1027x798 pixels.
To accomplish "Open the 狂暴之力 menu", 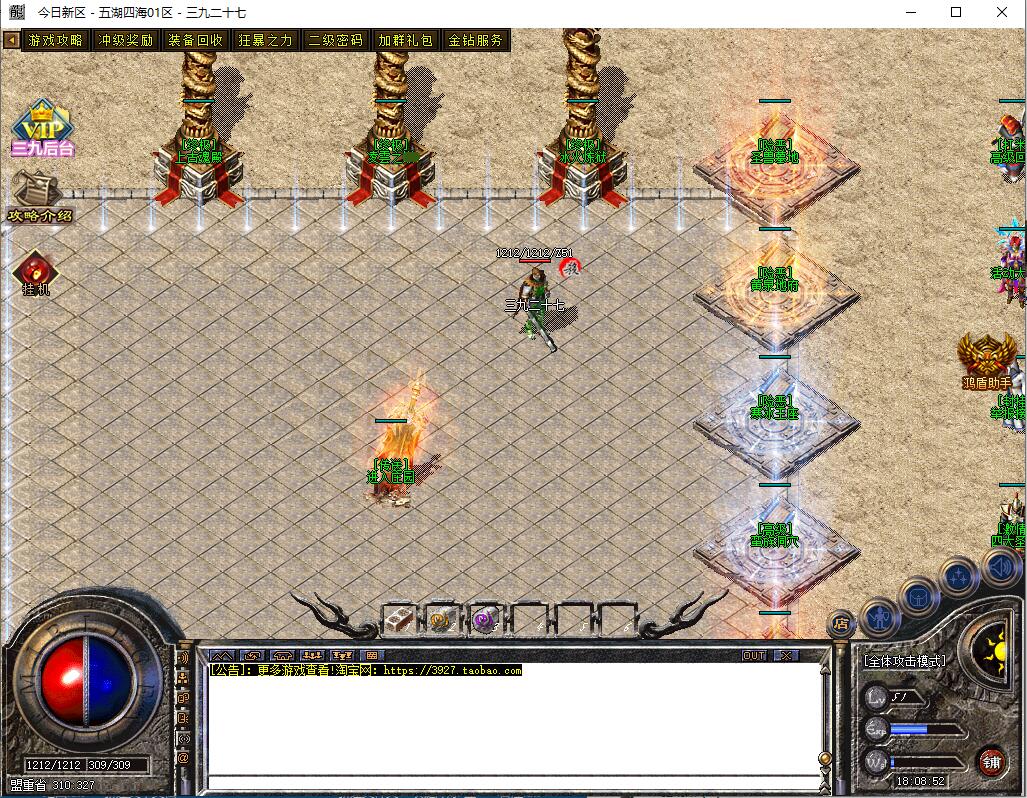I will [x=266, y=41].
